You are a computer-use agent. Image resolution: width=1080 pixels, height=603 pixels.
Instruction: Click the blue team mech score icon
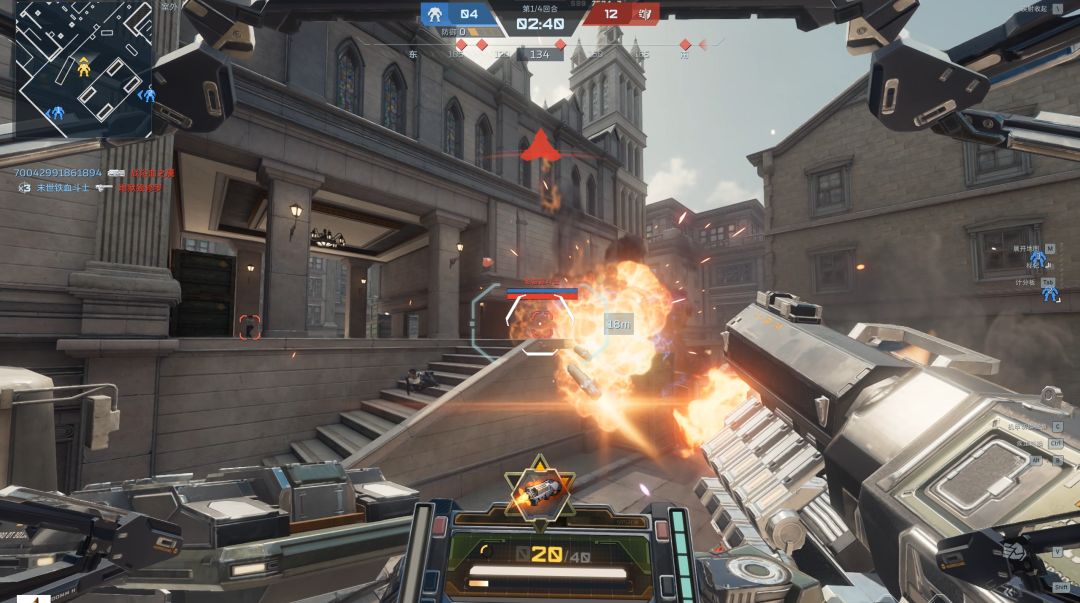(x=434, y=14)
